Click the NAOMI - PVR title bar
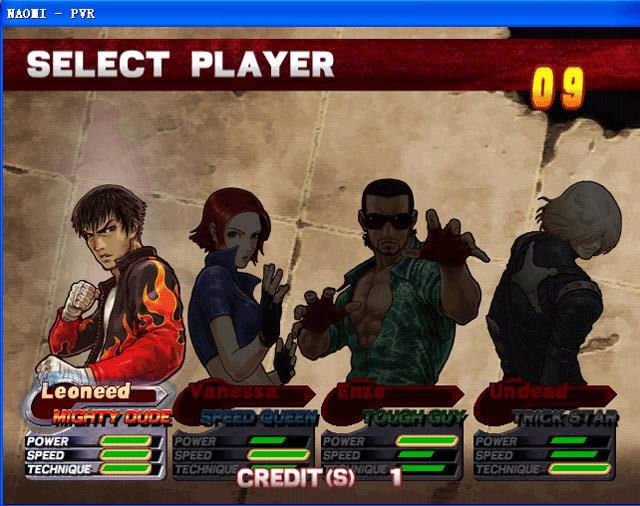640x506 pixels. tap(320, 12)
